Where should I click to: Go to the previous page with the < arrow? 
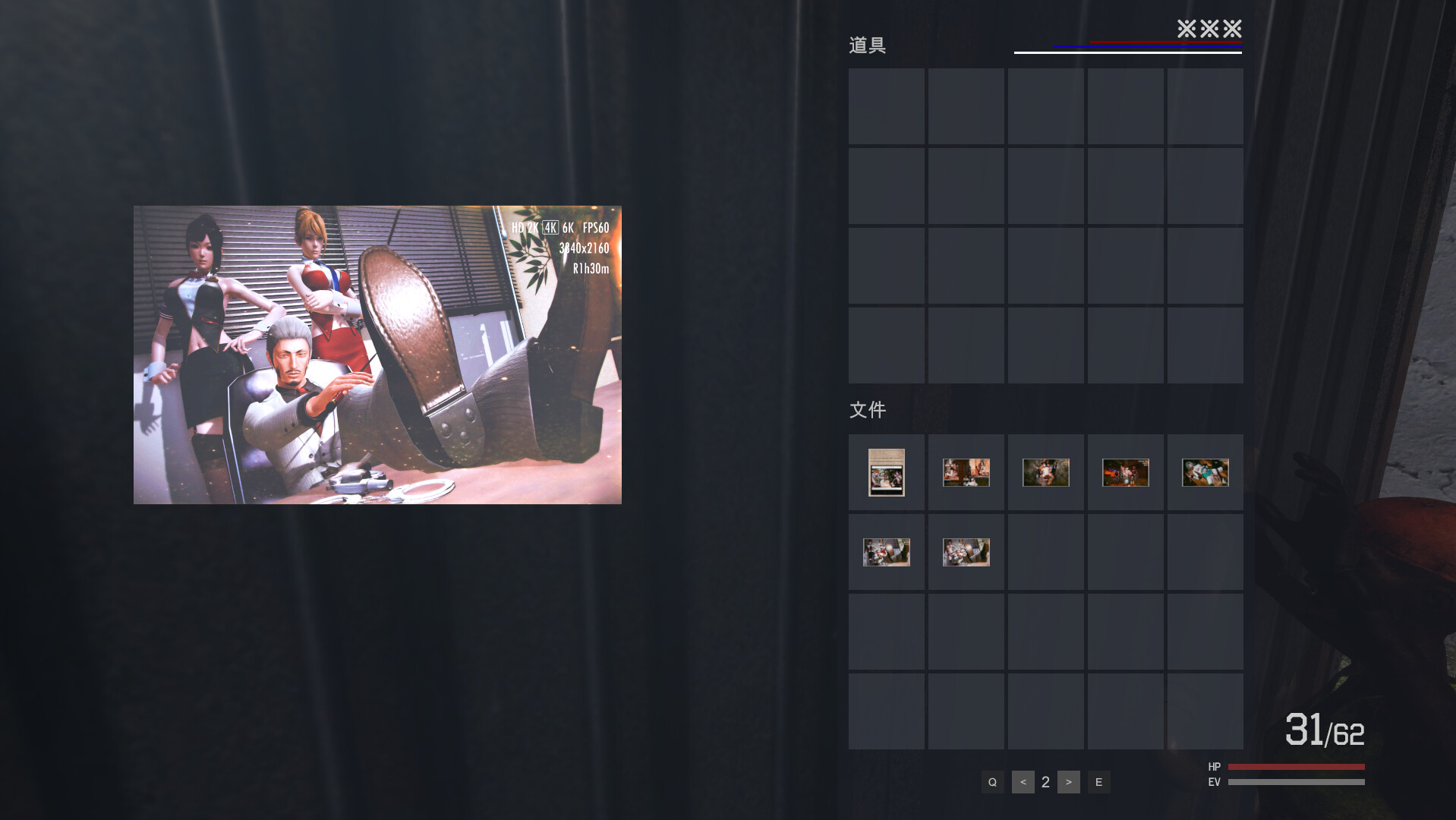click(x=1023, y=781)
